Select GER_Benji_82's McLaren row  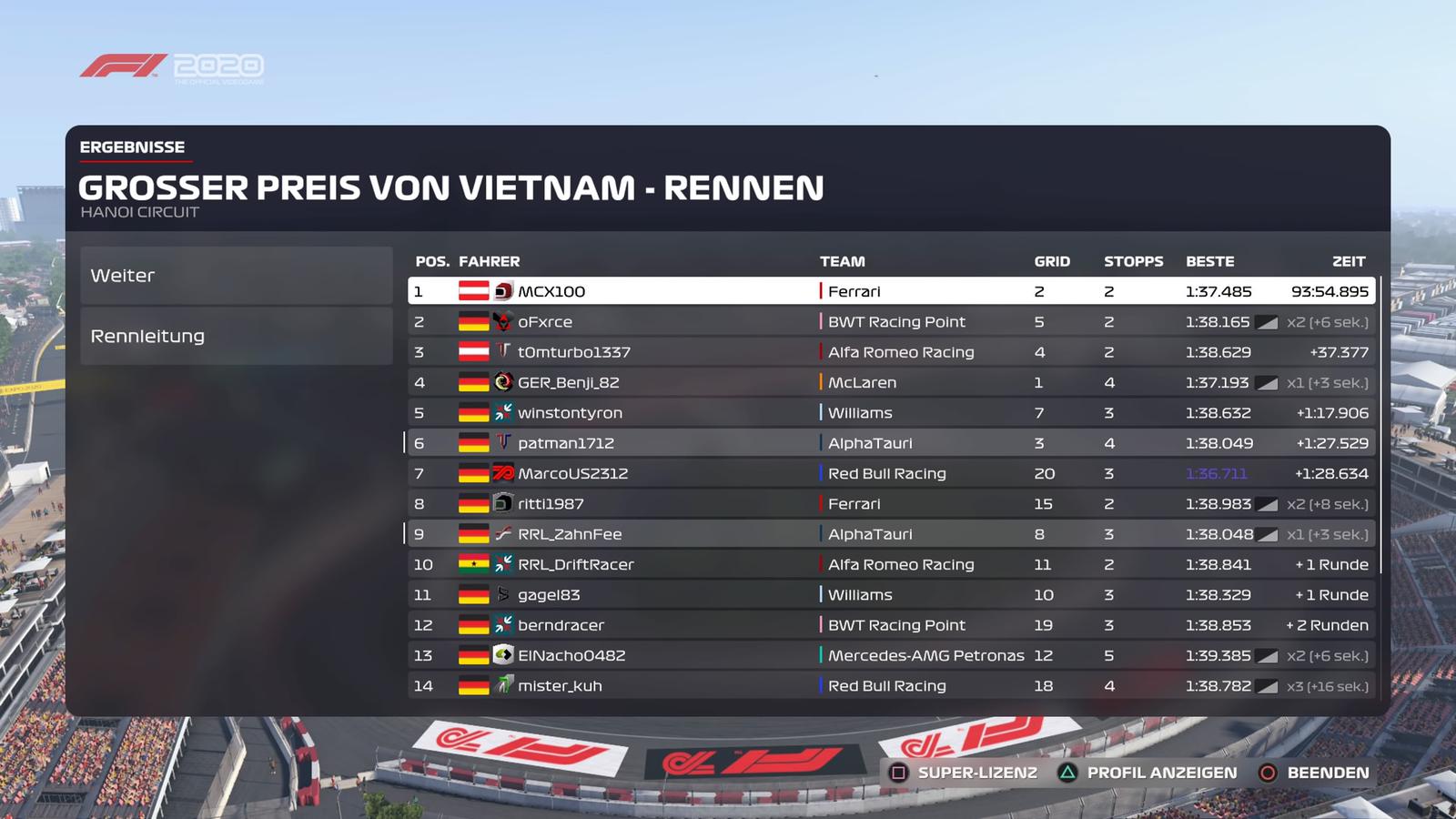point(890,382)
